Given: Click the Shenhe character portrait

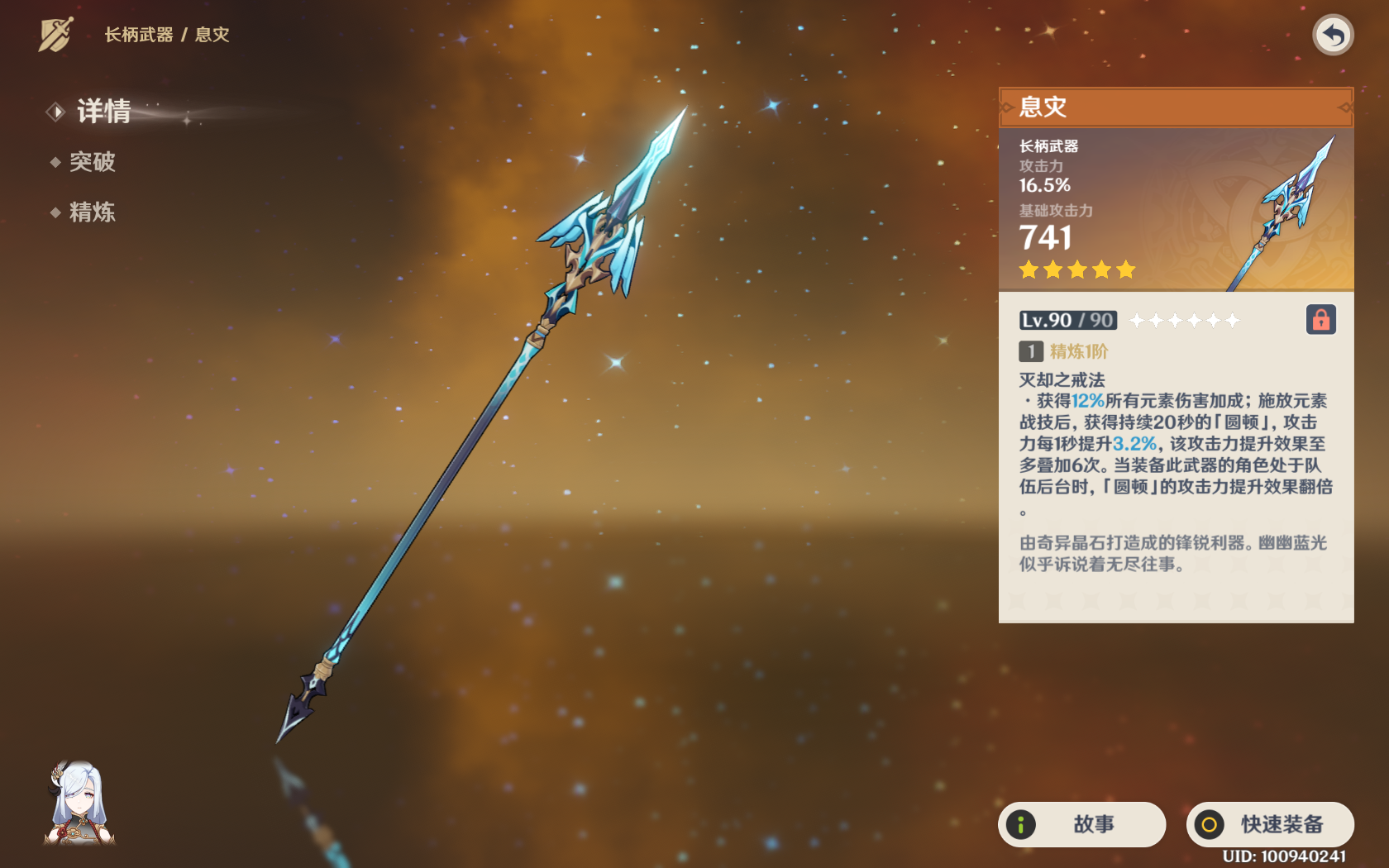Looking at the screenshot, I should 79,804.
